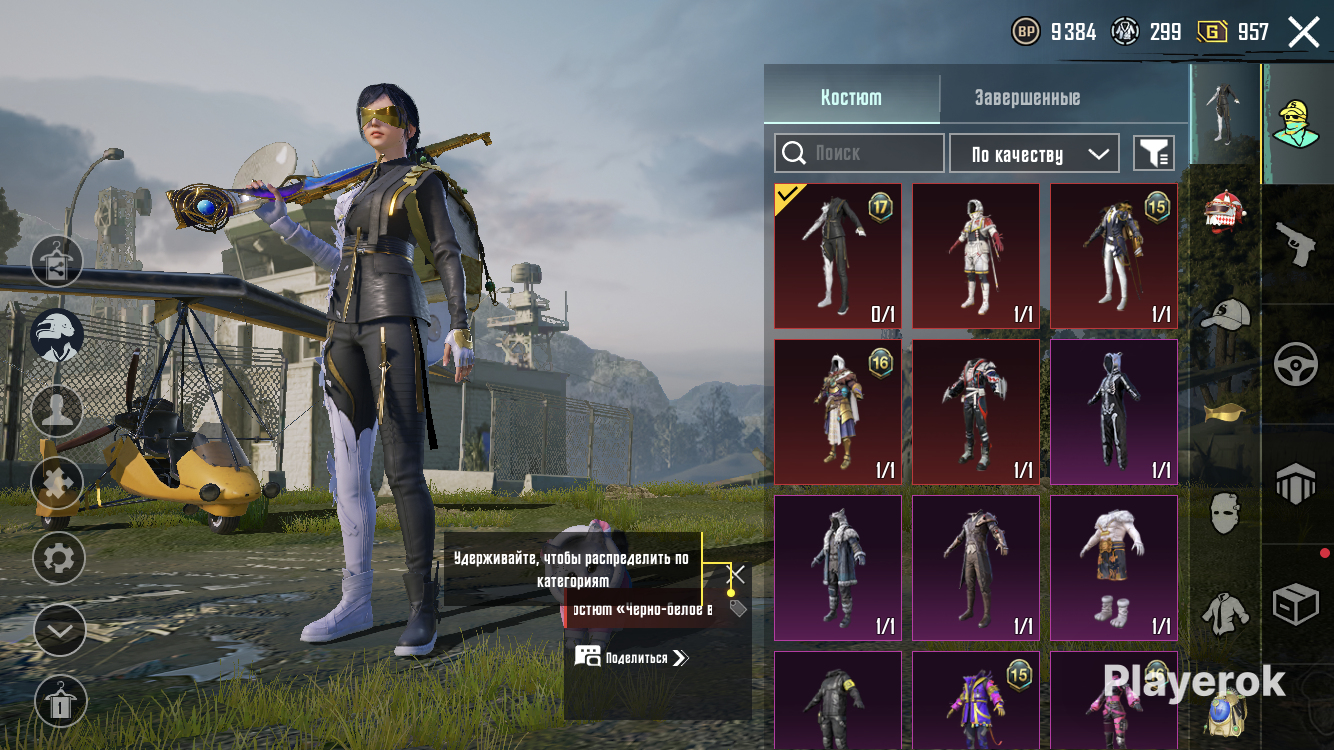Open the steering wheel vehicle category
The height and width of the screenshot is (750, 1334).
coord(1297,364)
